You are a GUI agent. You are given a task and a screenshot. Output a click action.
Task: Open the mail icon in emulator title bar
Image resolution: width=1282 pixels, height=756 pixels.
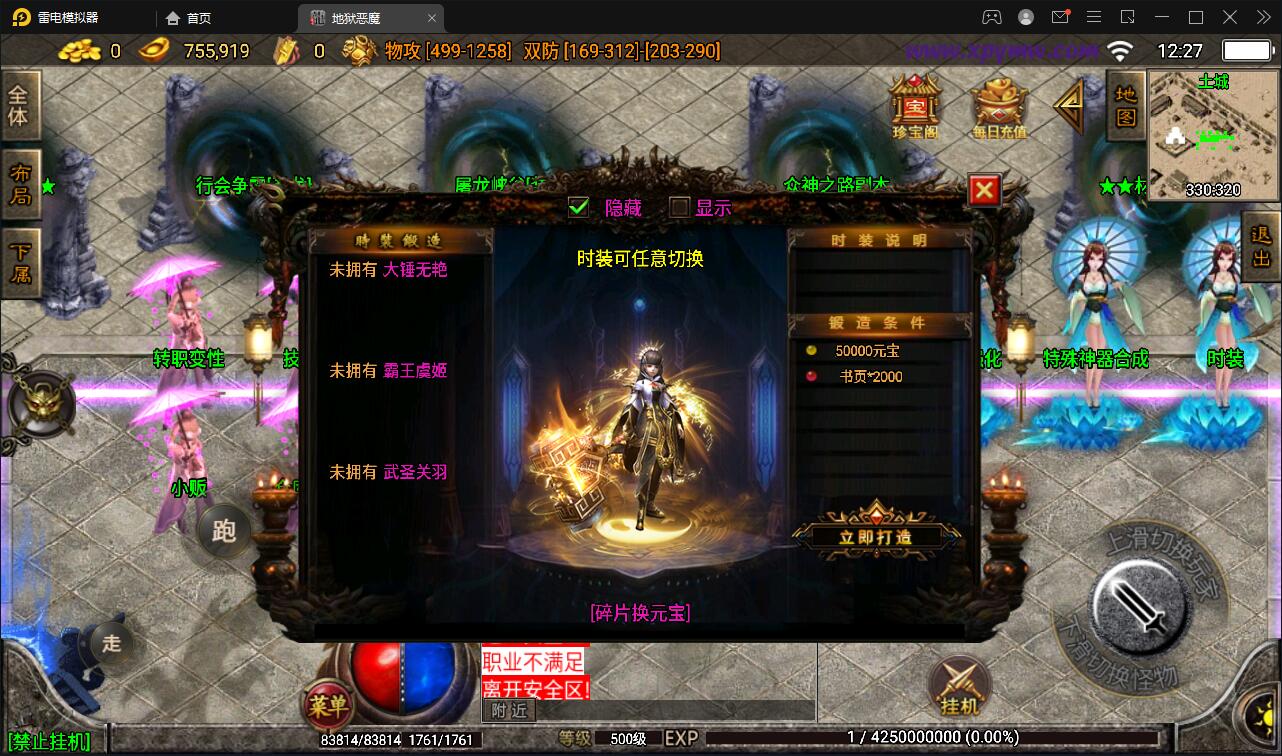(x=1061, y=16)
